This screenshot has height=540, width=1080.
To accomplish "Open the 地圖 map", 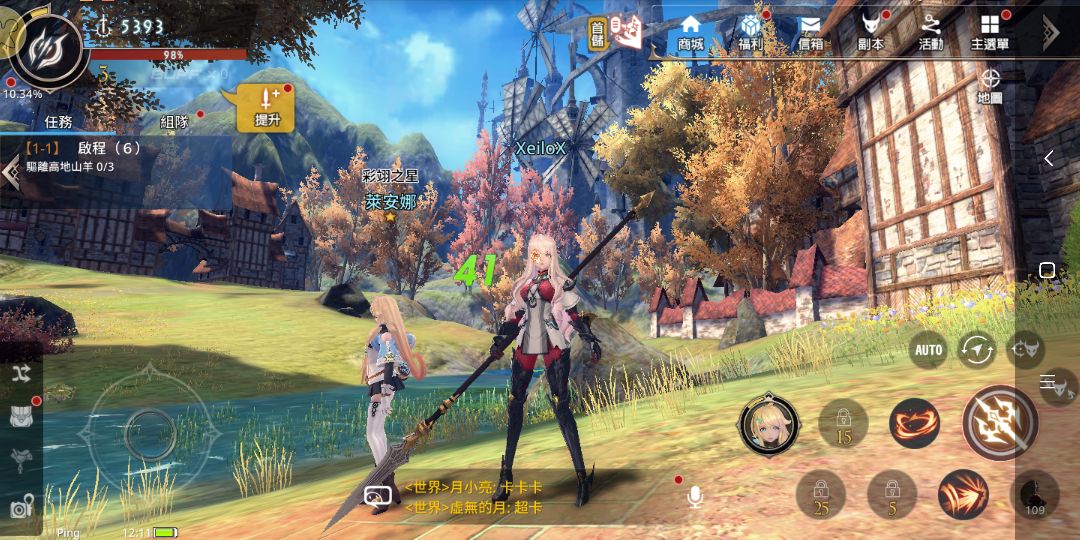I will coord(990,85).
